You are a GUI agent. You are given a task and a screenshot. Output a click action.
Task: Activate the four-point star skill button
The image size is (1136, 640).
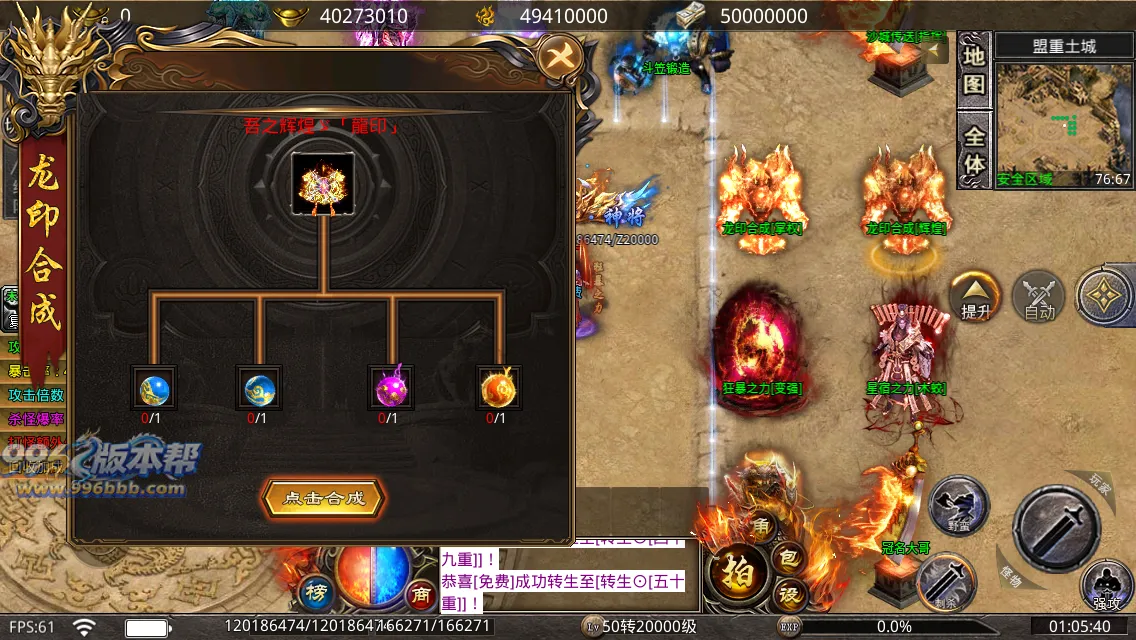click(1105, 297)
